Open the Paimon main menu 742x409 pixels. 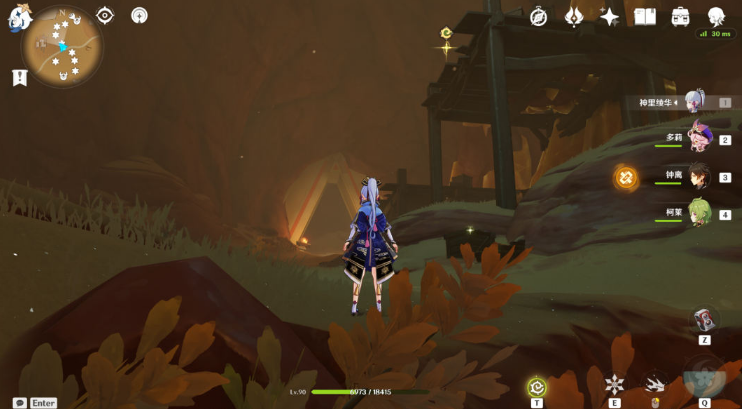click(x=20, y=17)
